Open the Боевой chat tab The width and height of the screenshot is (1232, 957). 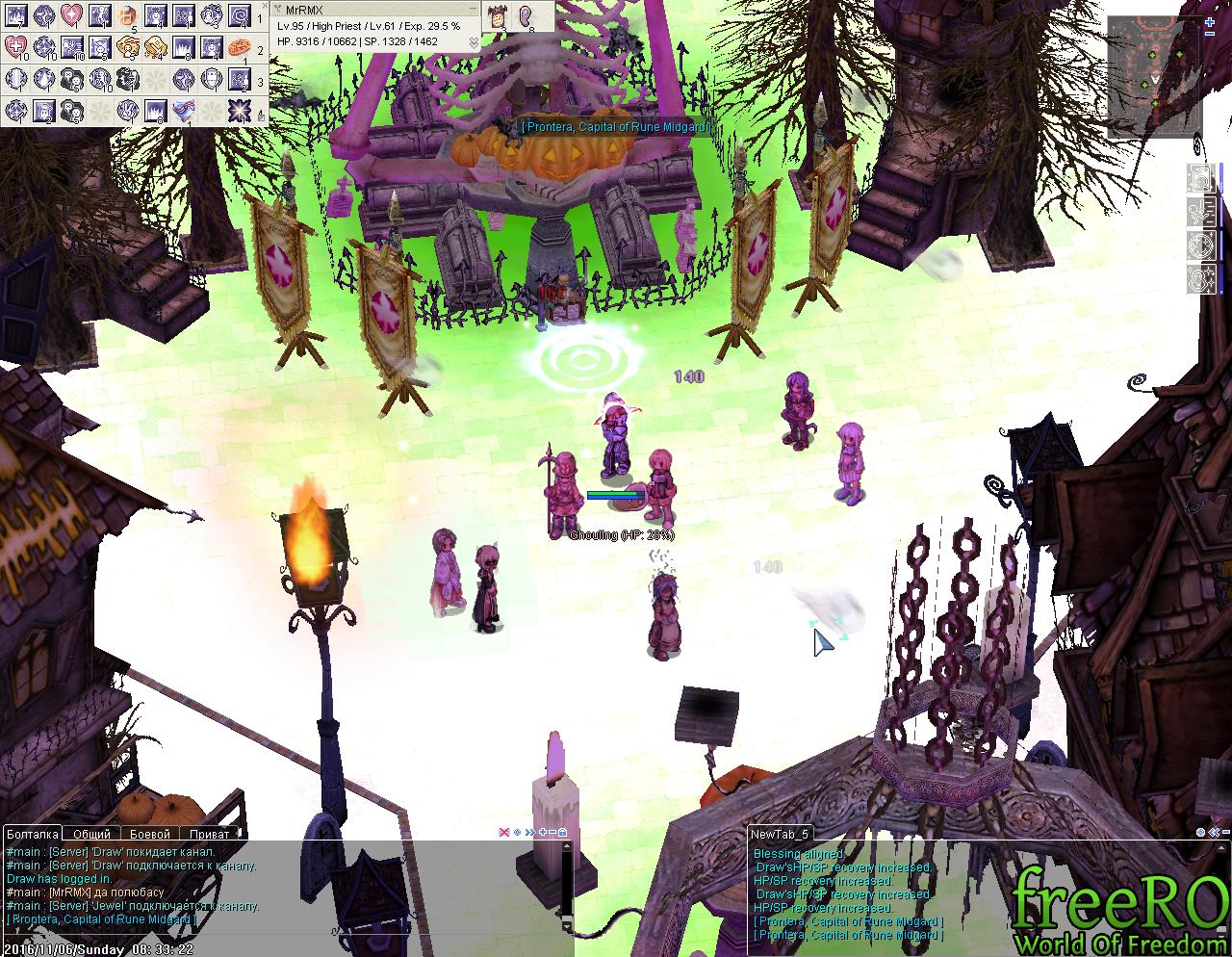coord(149,834)
